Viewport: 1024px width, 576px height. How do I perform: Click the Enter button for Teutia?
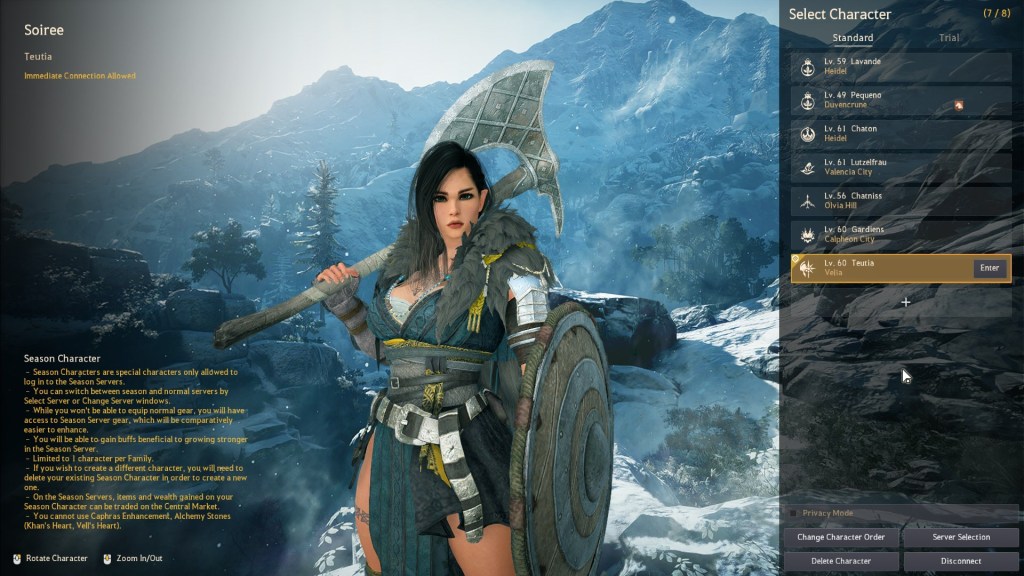point(989,268)
